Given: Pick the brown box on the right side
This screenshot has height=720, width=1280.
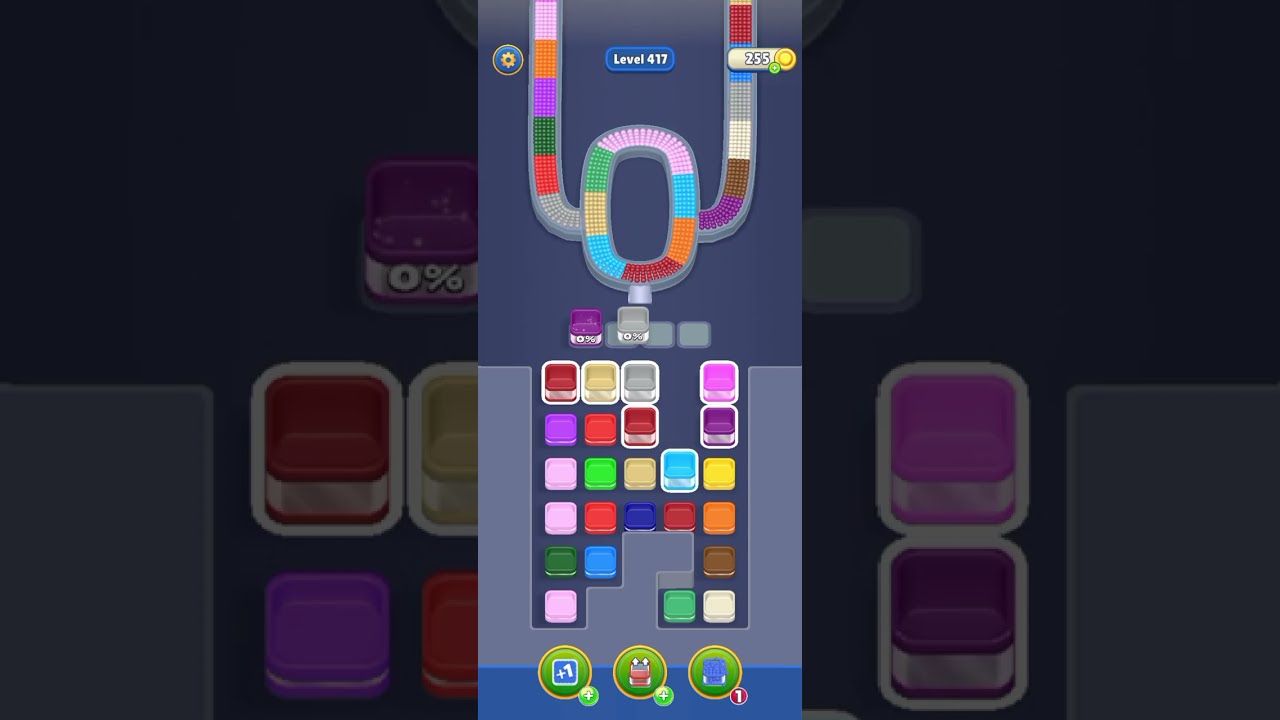Looking at the screenshot, I should pos(719,562).
